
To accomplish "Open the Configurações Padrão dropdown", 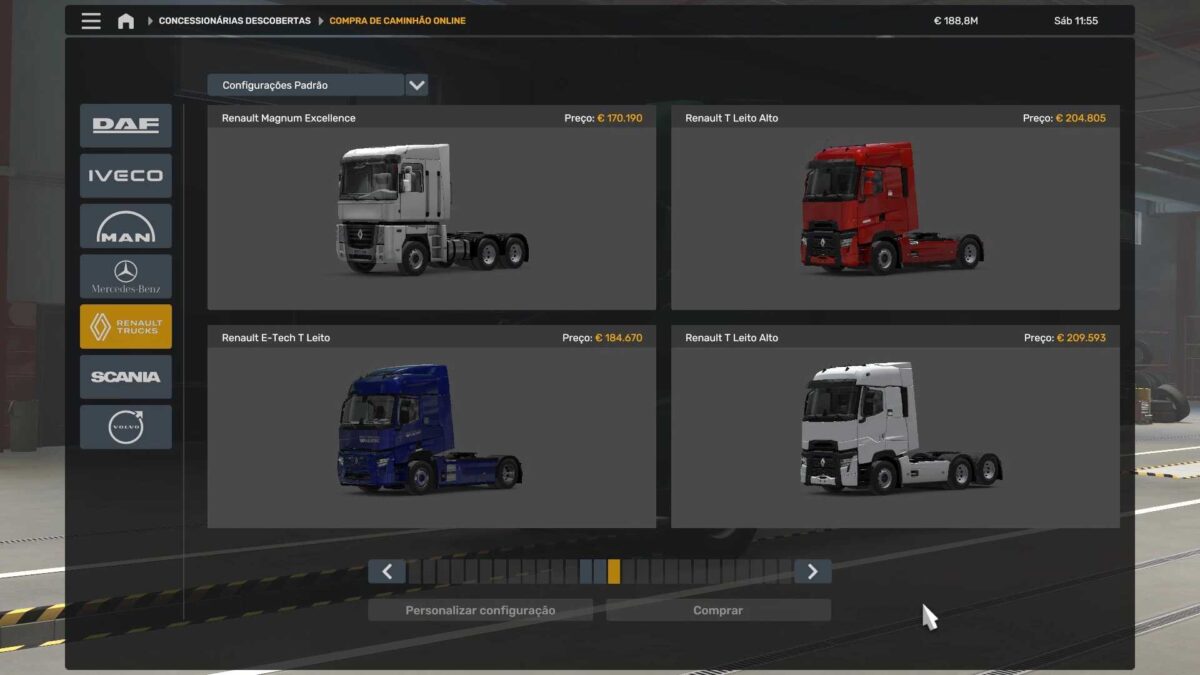I will click(x=417, y=85).
